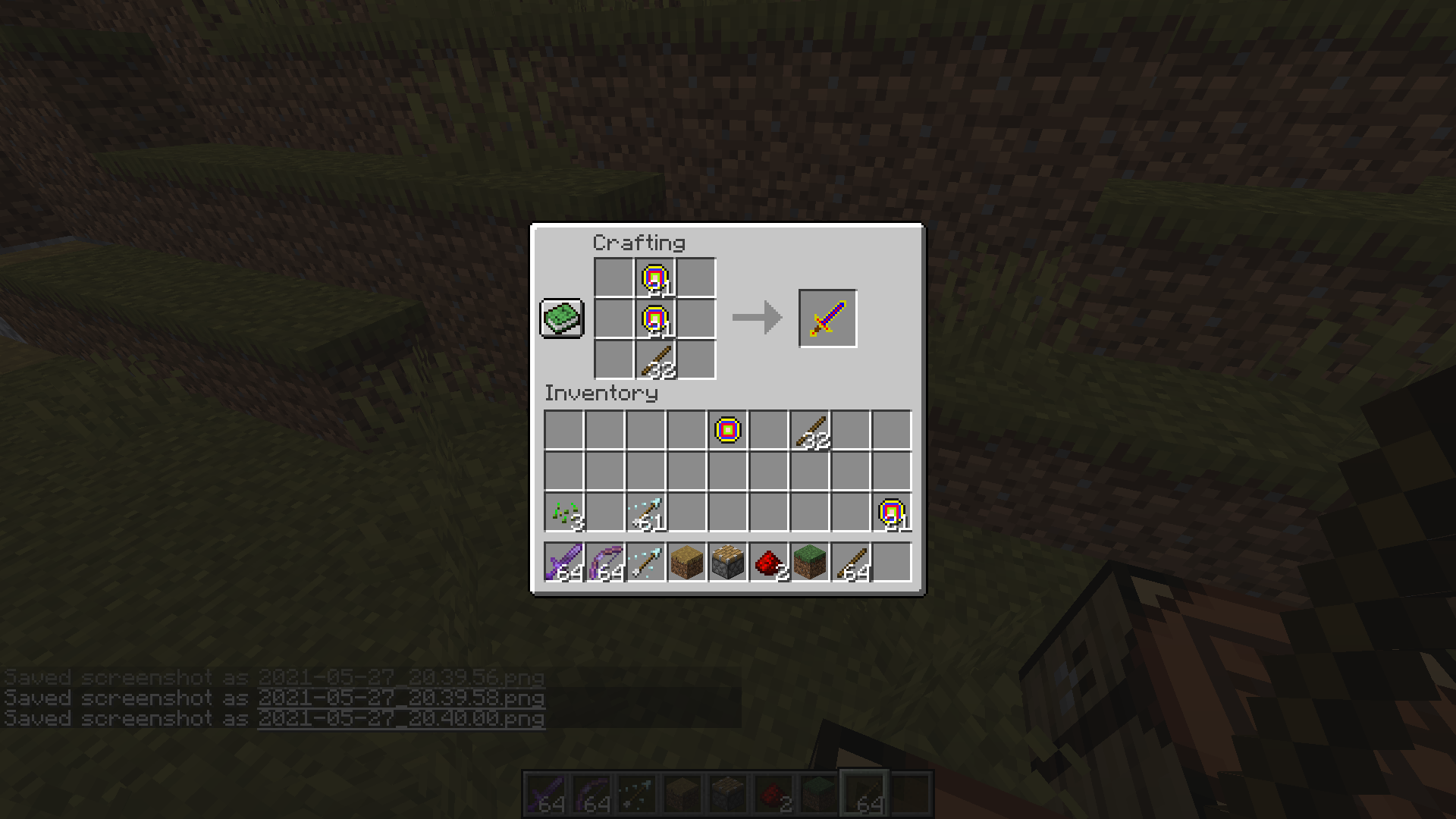
Task: Take the crafted sword from the output slot
Action: (x=827, y=318)
